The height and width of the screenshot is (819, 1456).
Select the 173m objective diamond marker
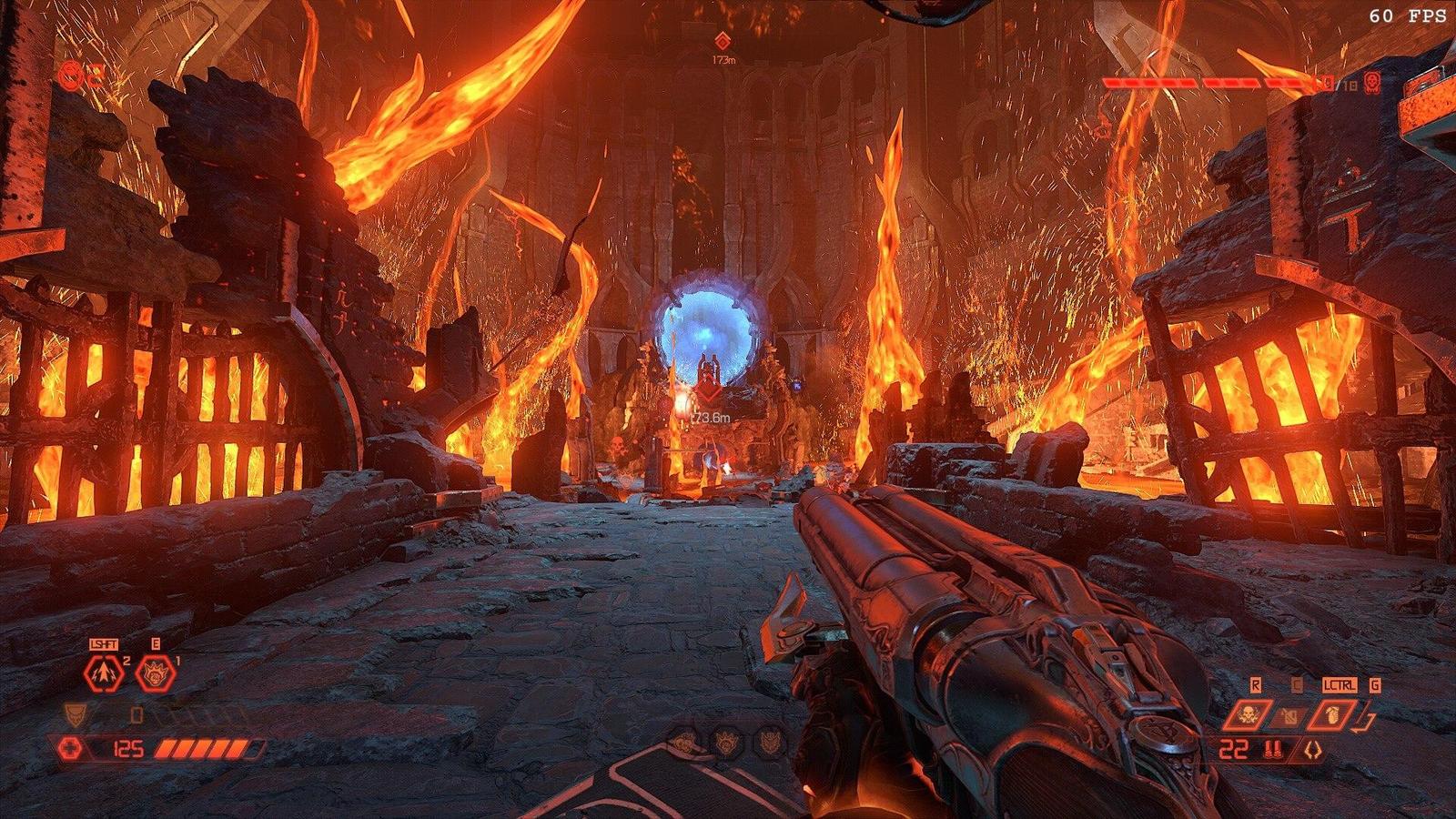723,41
